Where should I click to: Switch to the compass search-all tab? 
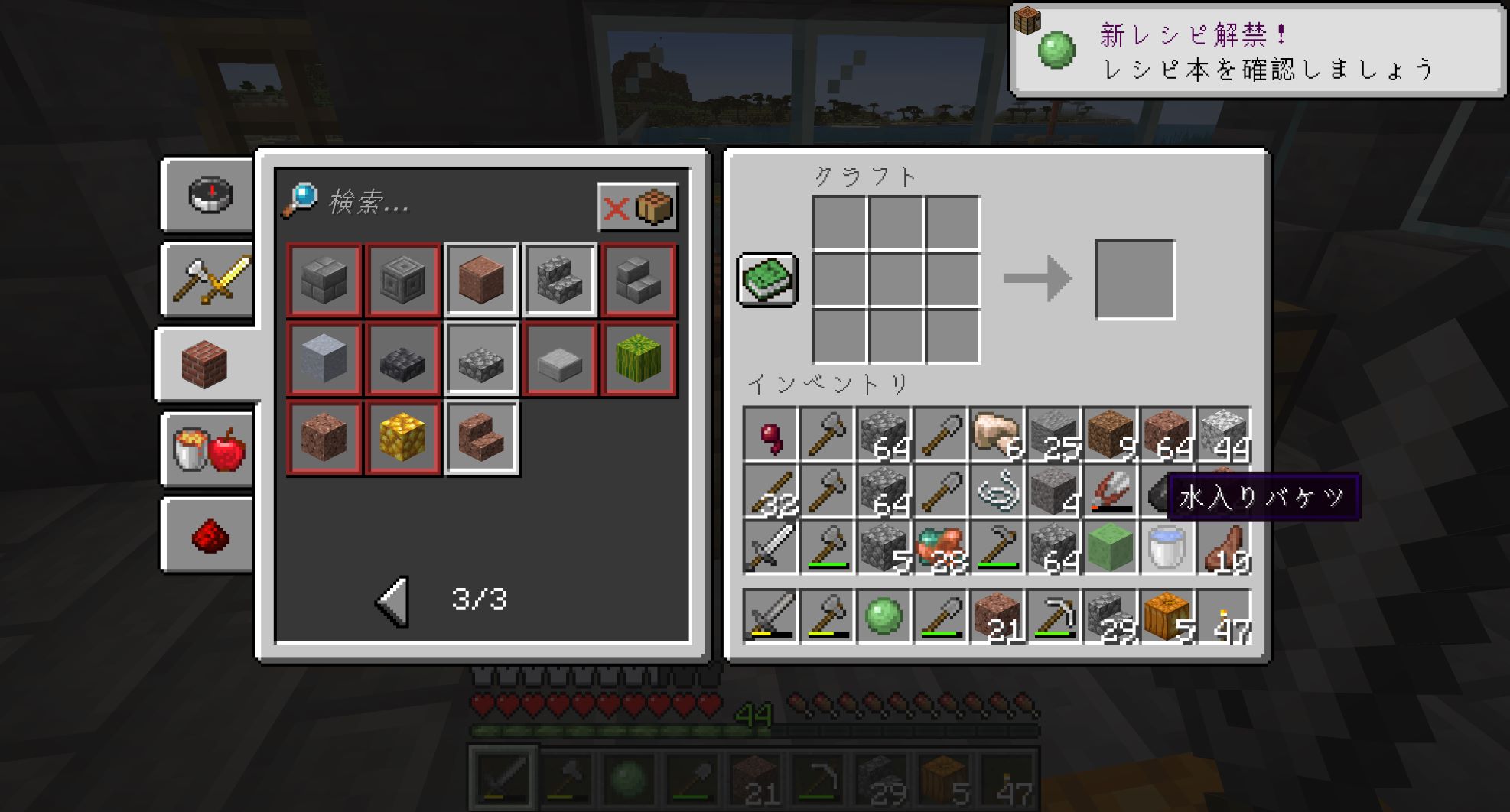tap(210, 194)
